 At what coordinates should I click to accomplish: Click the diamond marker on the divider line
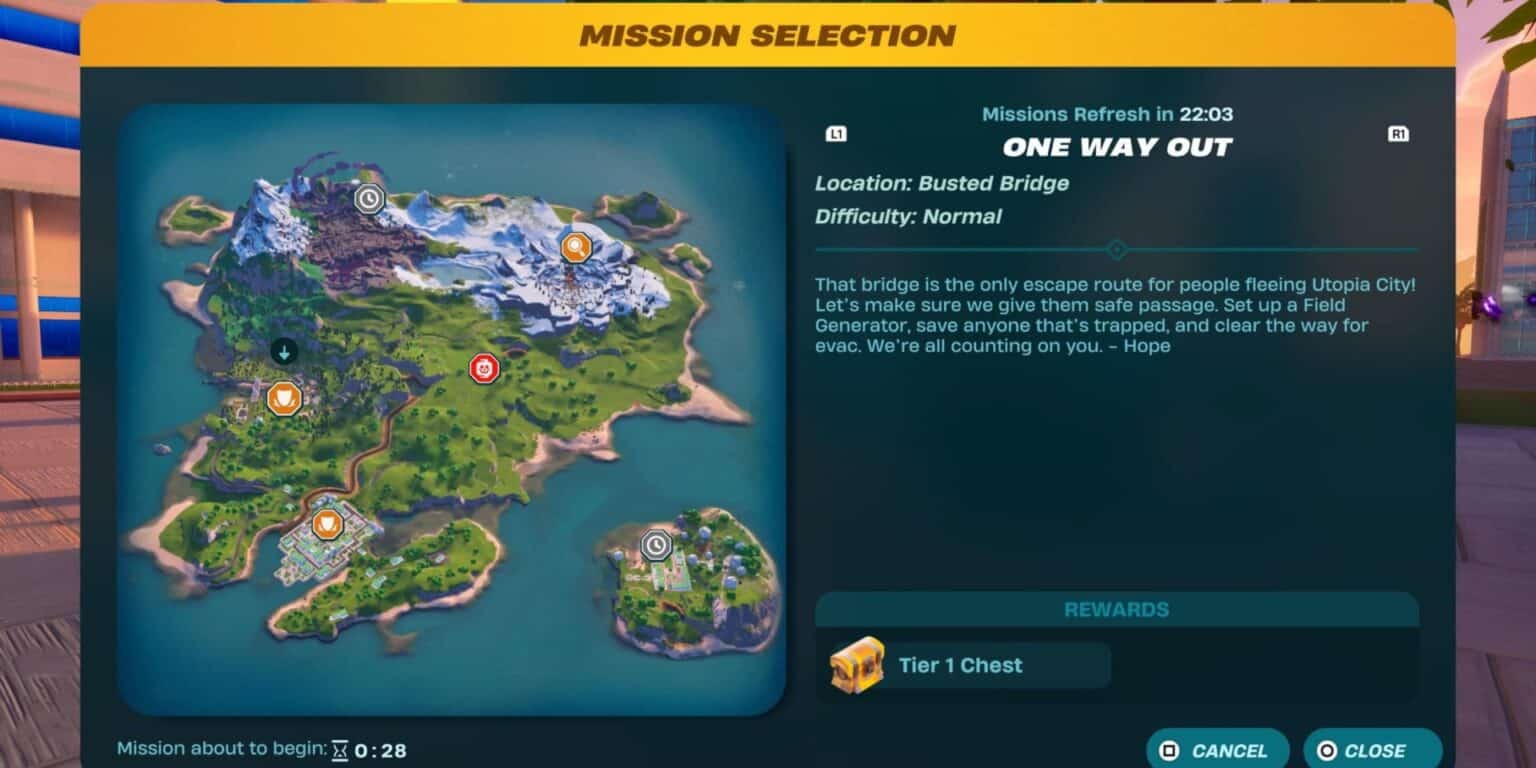pyautogui.click(x=1118, y=249)
